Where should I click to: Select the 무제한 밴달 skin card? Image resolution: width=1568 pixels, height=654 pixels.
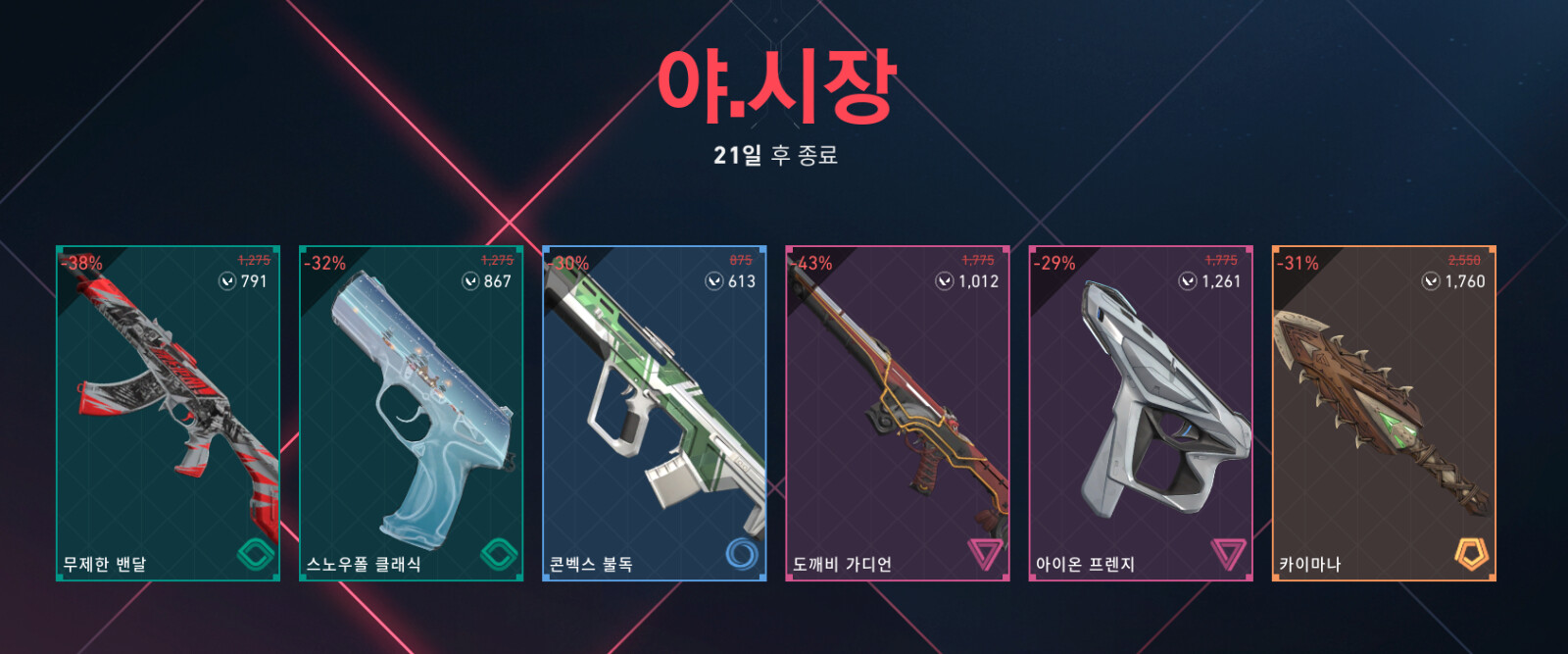(x=168, y=413)
